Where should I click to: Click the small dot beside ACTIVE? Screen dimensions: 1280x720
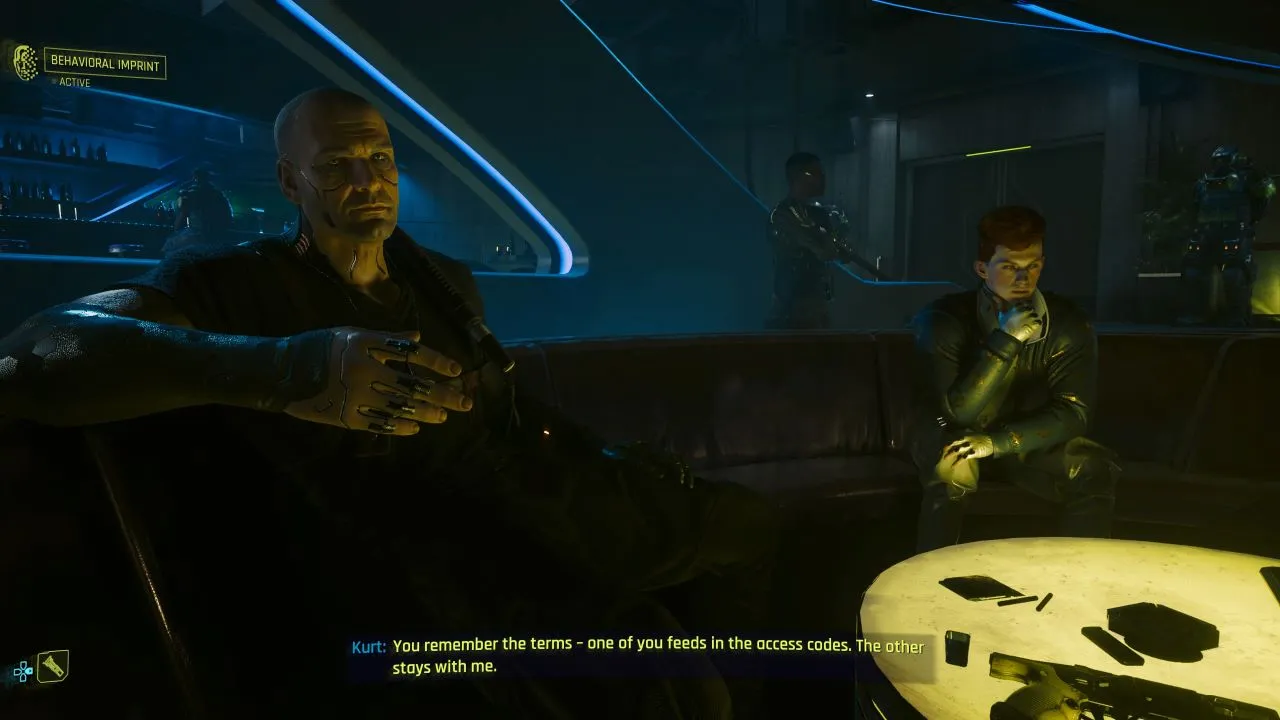[54, 81]
